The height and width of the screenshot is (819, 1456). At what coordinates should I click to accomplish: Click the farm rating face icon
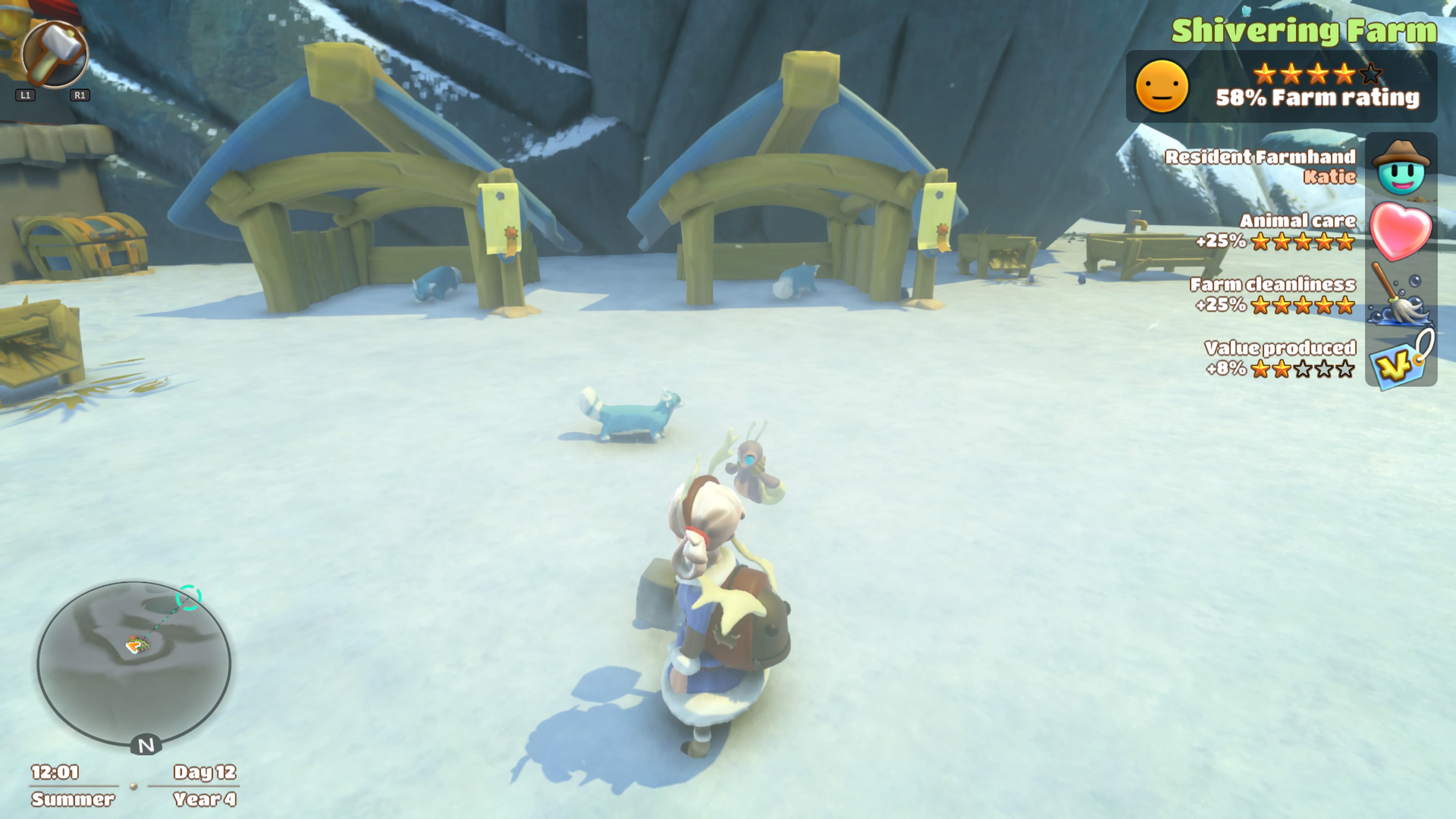tap(1161, 86)
